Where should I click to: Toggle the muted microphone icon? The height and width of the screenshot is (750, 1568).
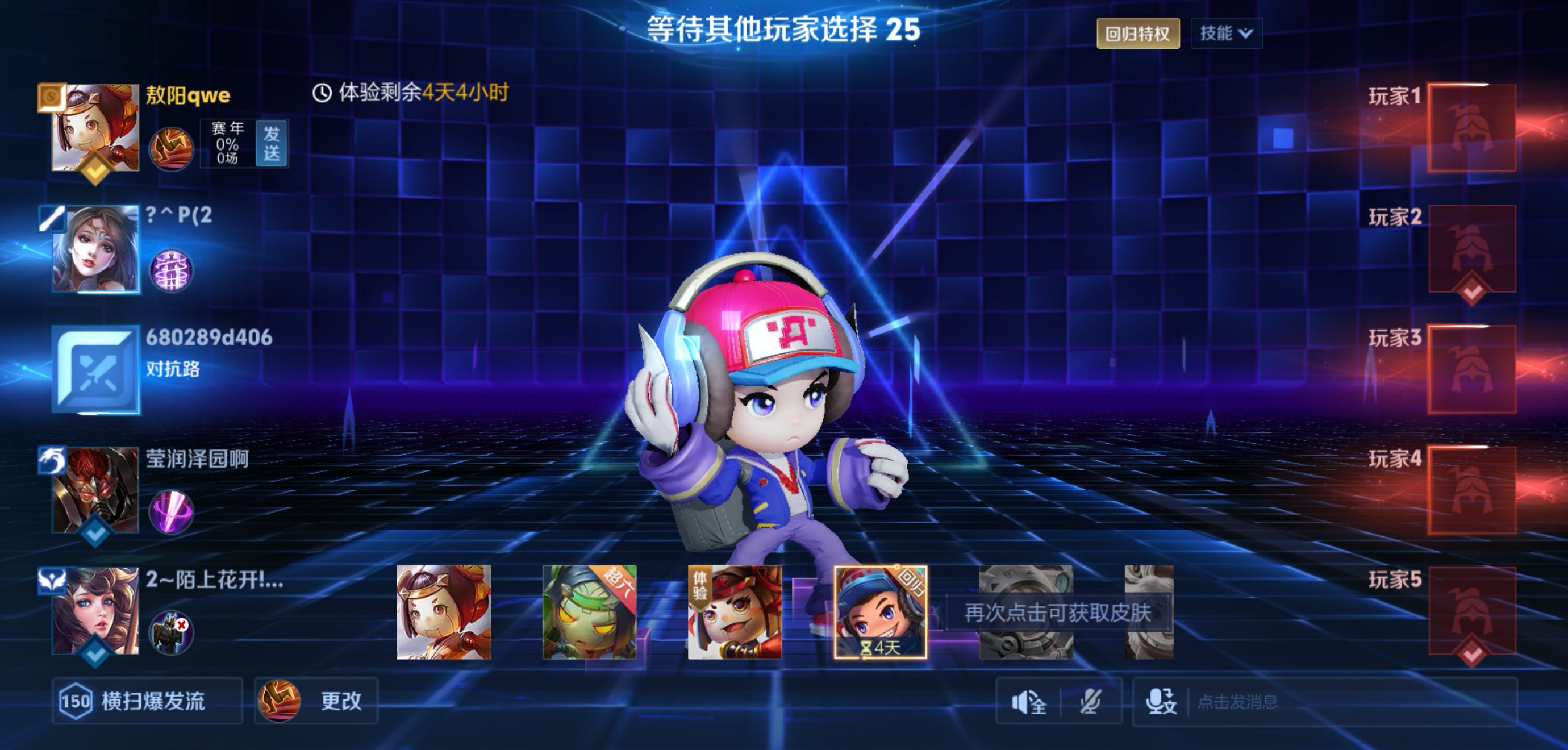point(1090,702)
